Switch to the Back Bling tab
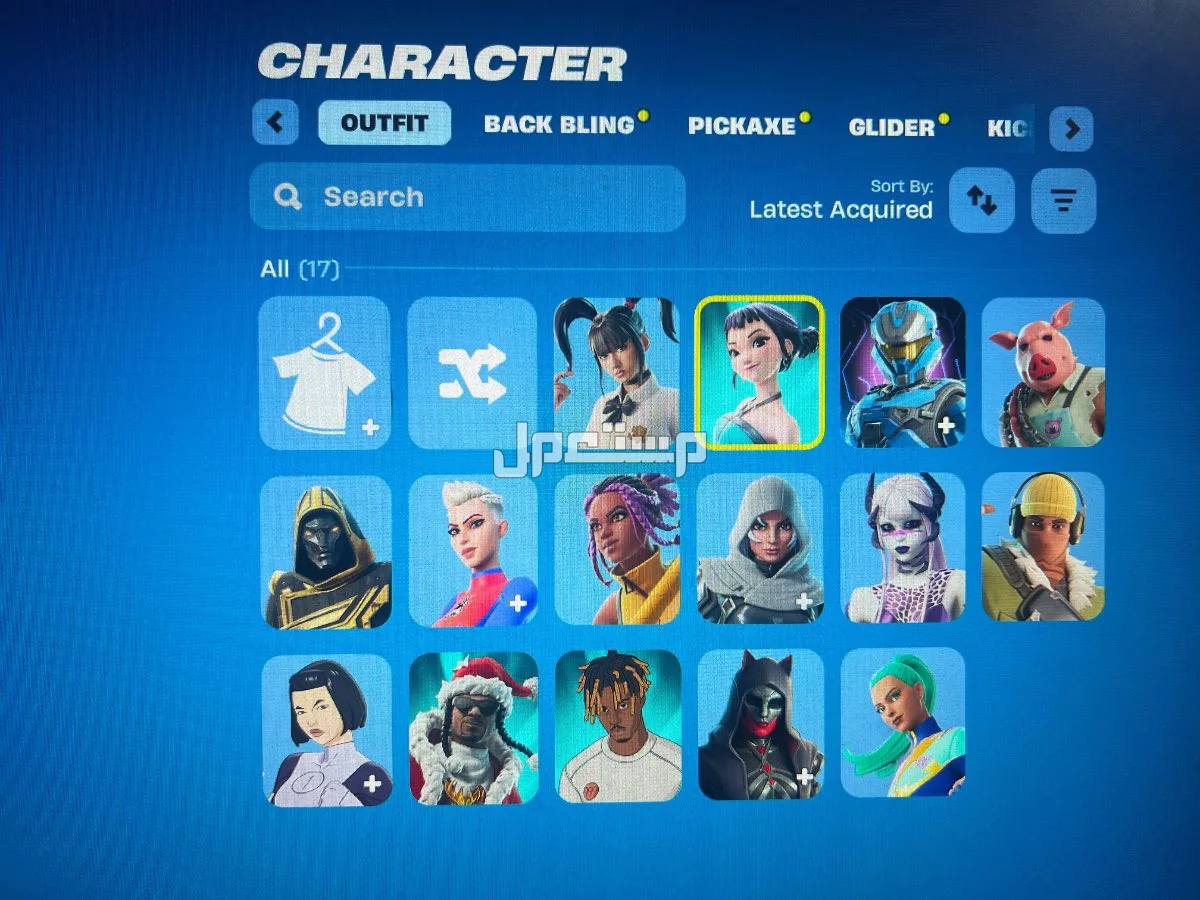The height and width of the screenshot is (900, 1200). tap(559, 125)
